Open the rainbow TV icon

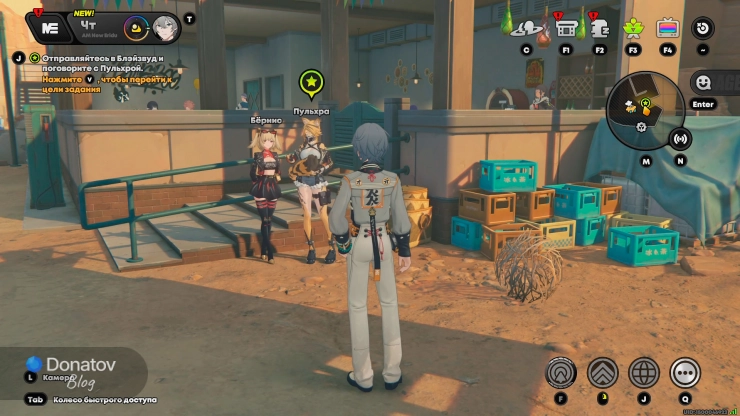[x=667, y=28]
